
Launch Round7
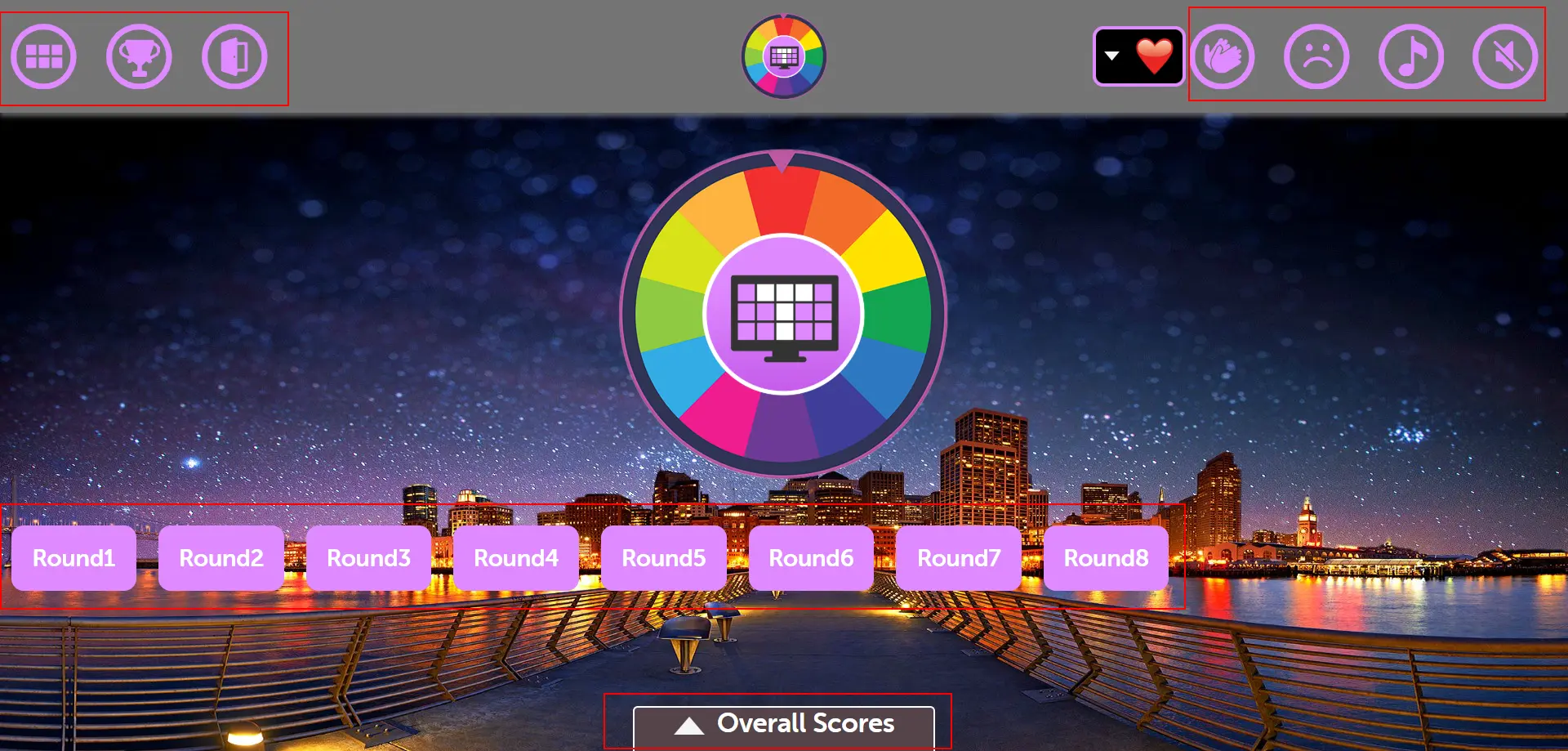(x=960, y=558)
